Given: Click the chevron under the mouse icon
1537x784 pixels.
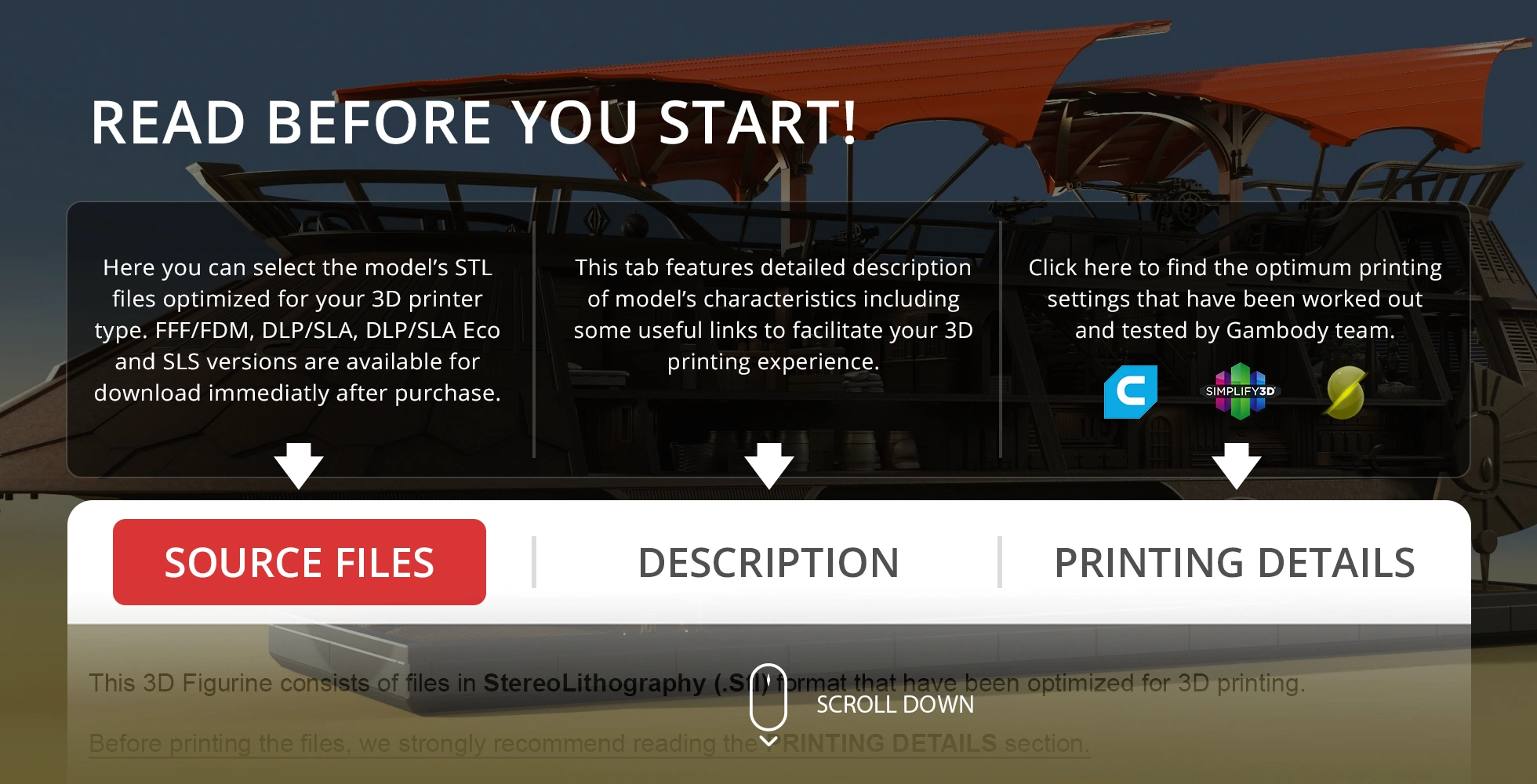Looking at the screenshot, I should pos(767,740).
